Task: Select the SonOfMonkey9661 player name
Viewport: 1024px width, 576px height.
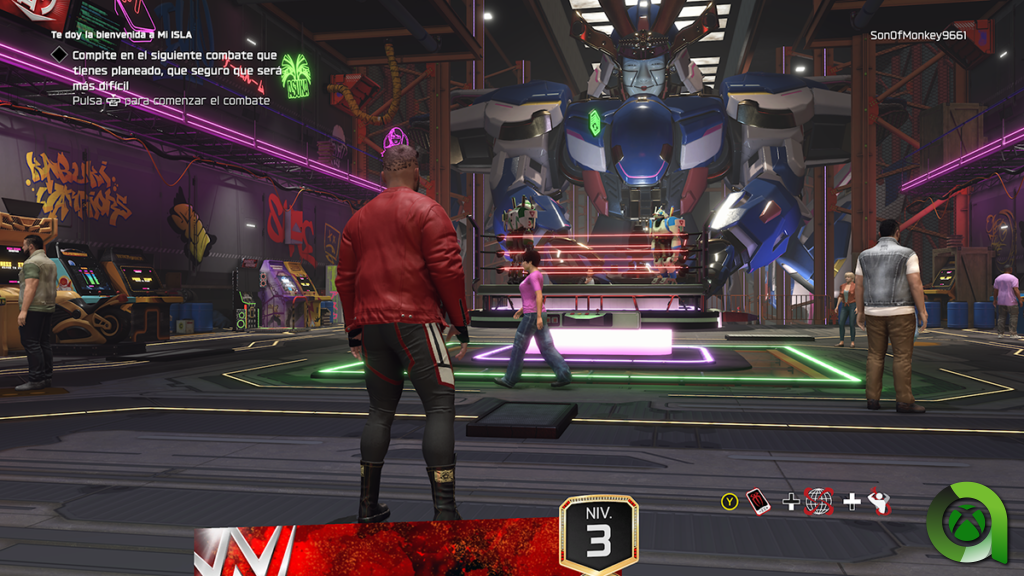Action: 918,35
